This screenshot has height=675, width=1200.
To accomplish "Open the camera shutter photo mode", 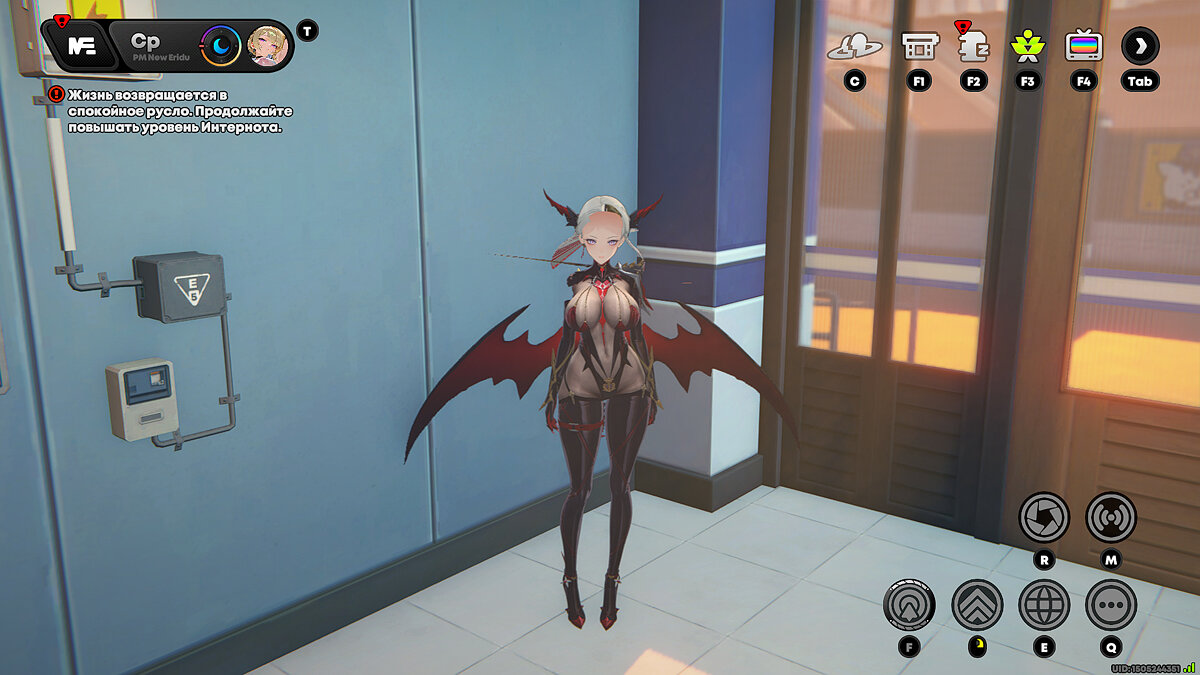I will (x=1044, y=518).
